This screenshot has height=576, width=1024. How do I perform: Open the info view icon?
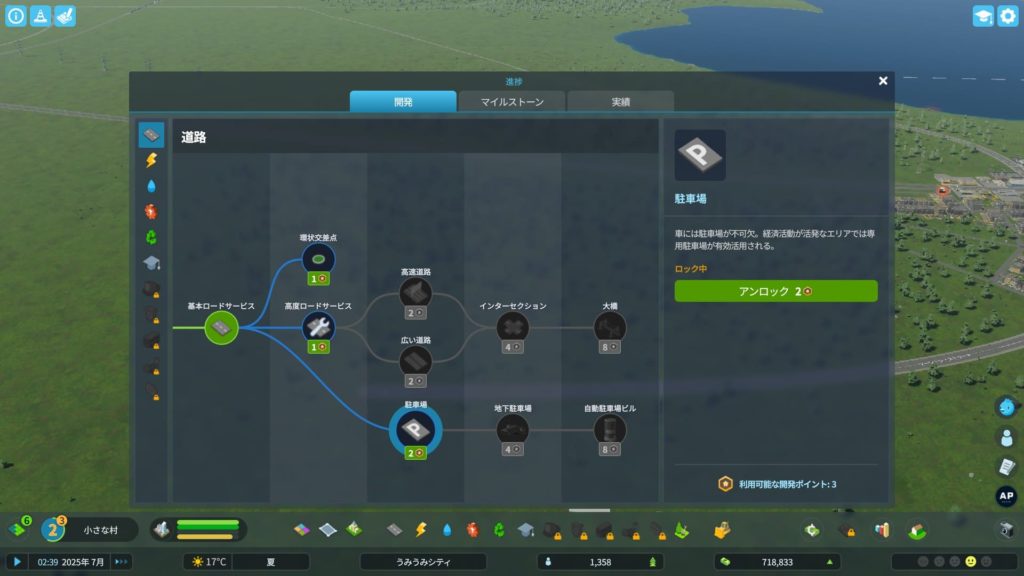pyautogui.click(x=16, y=16)
